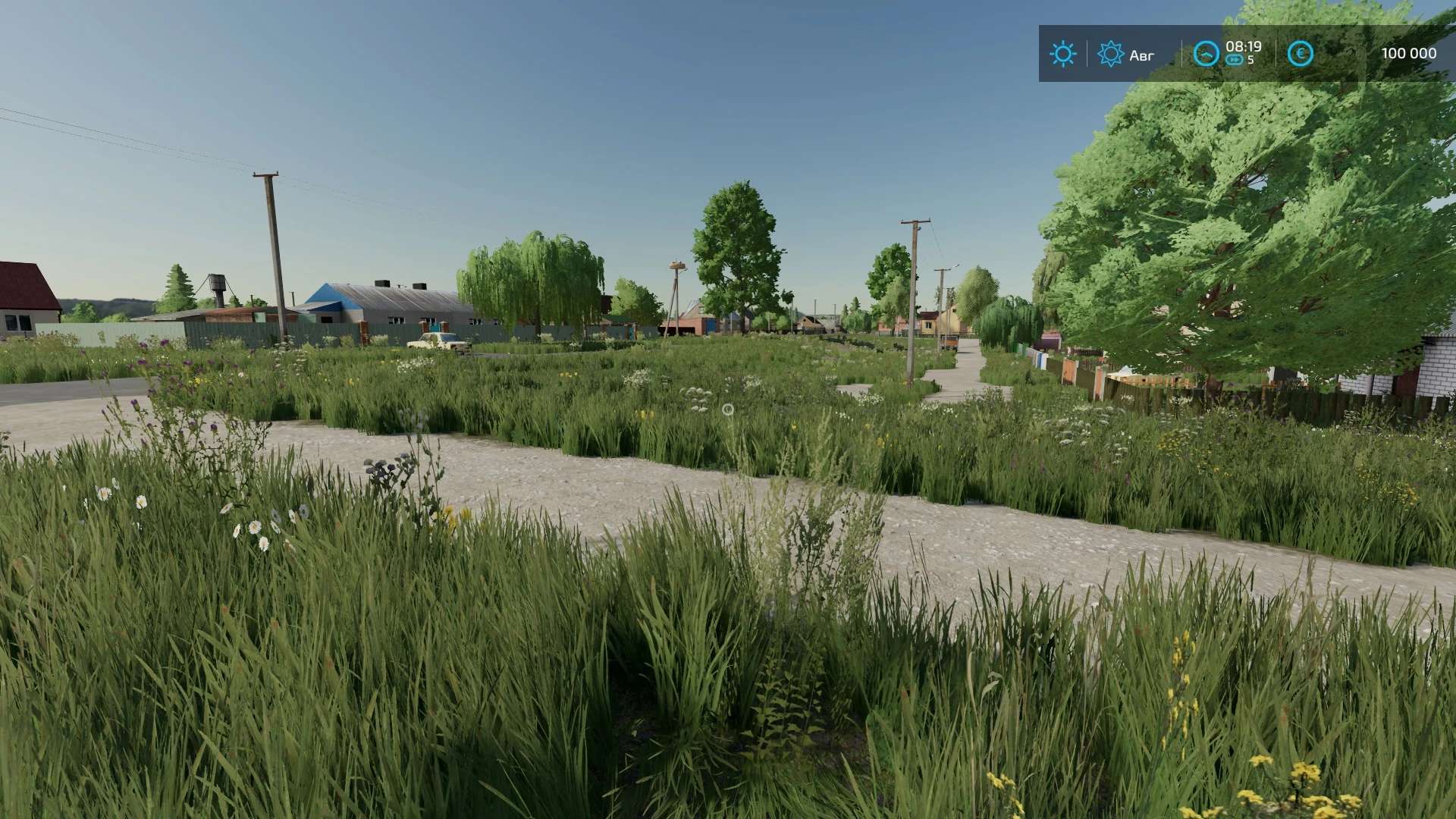This screenshot has width=1456, height=819.
Task: Click the sunny weather forecast icon
Action: [1062, 54]
